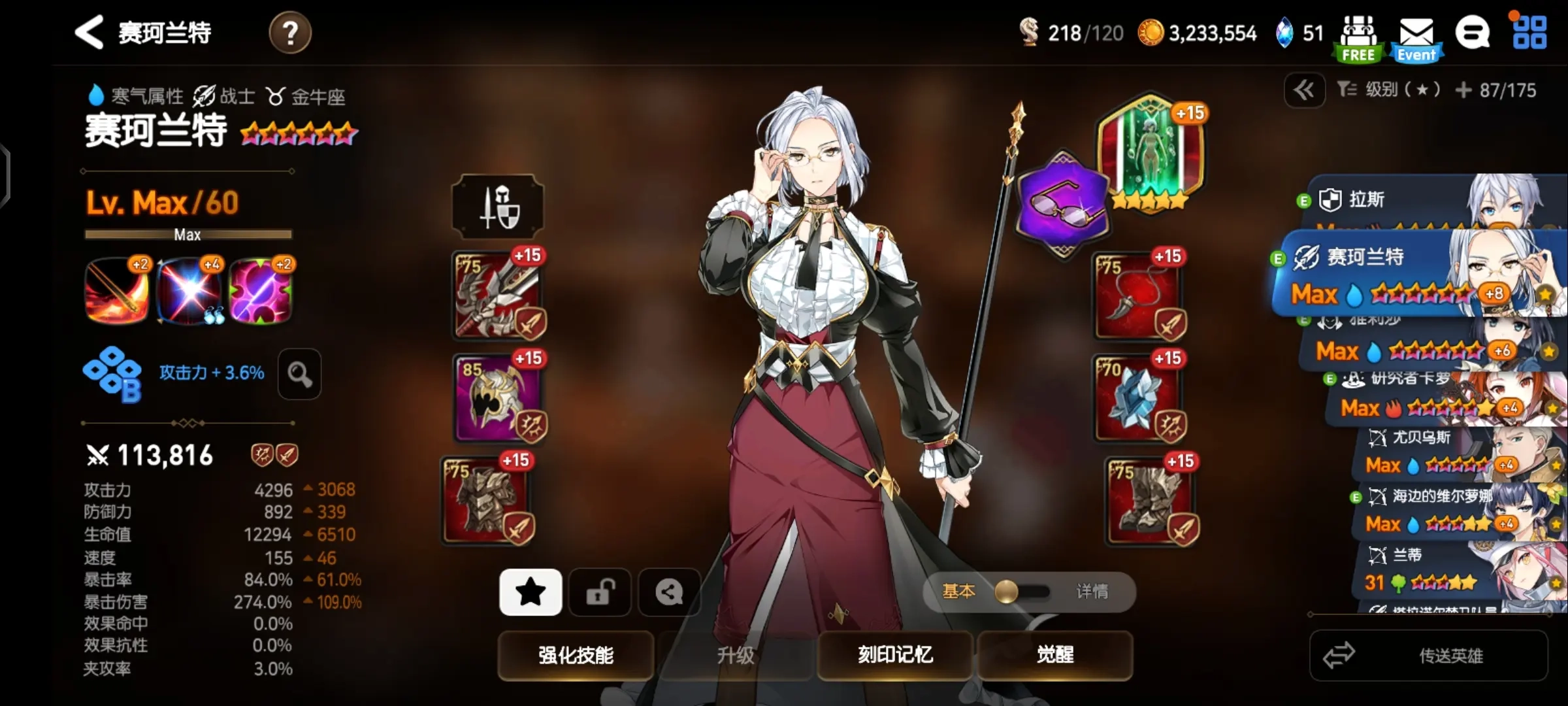
Task: Select the level 85 helmet equipment slot
Action: click(x=498, y=397)
